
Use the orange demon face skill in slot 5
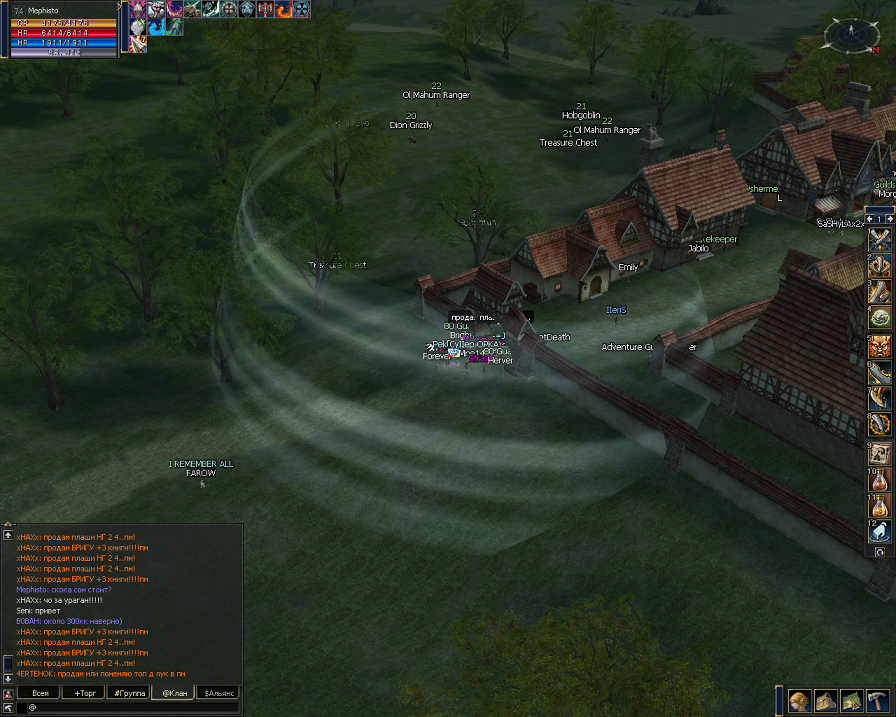[880, 346]
